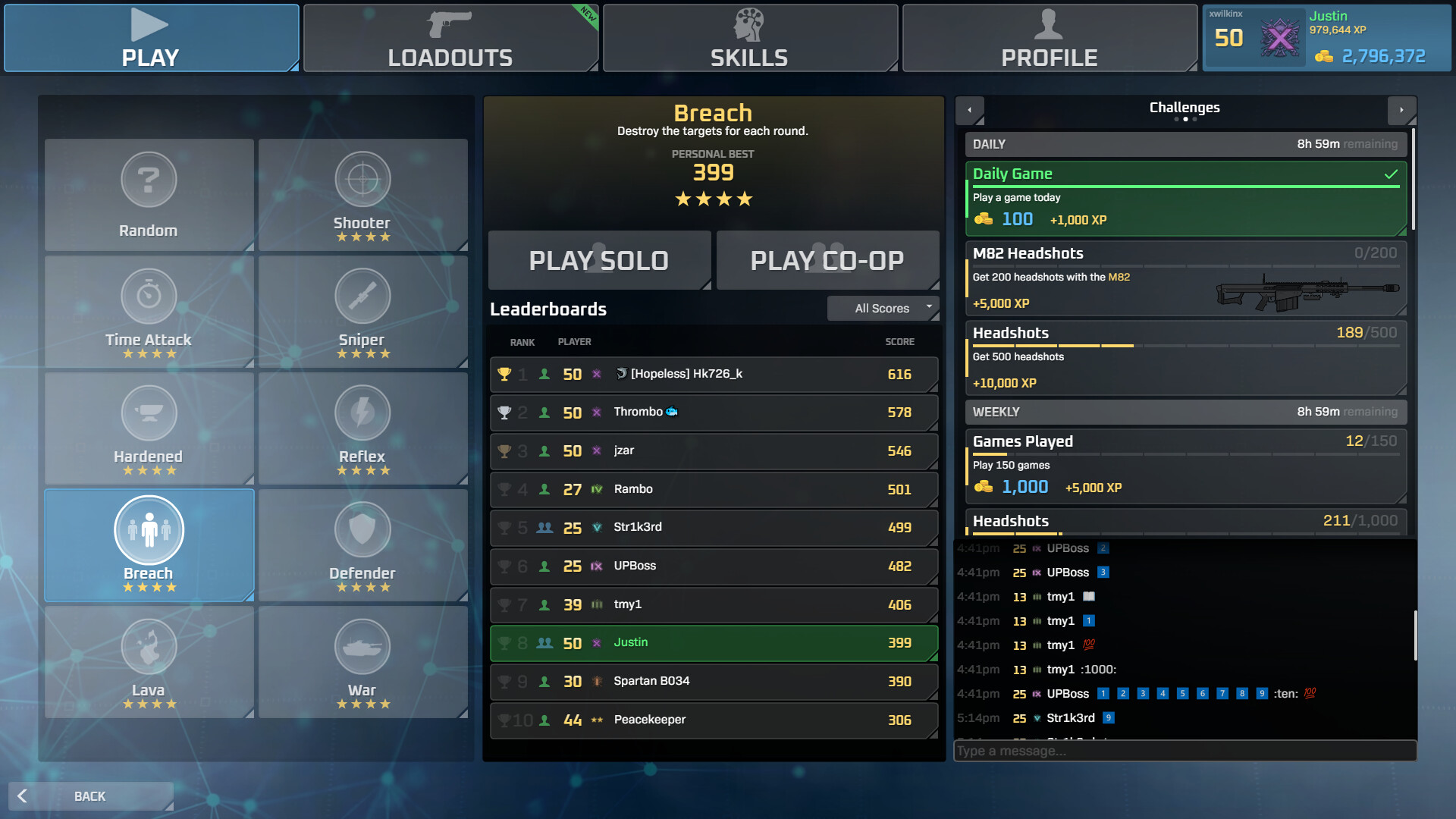
Task: Open Sniper mode via the rifle icon
Action: 363,296
